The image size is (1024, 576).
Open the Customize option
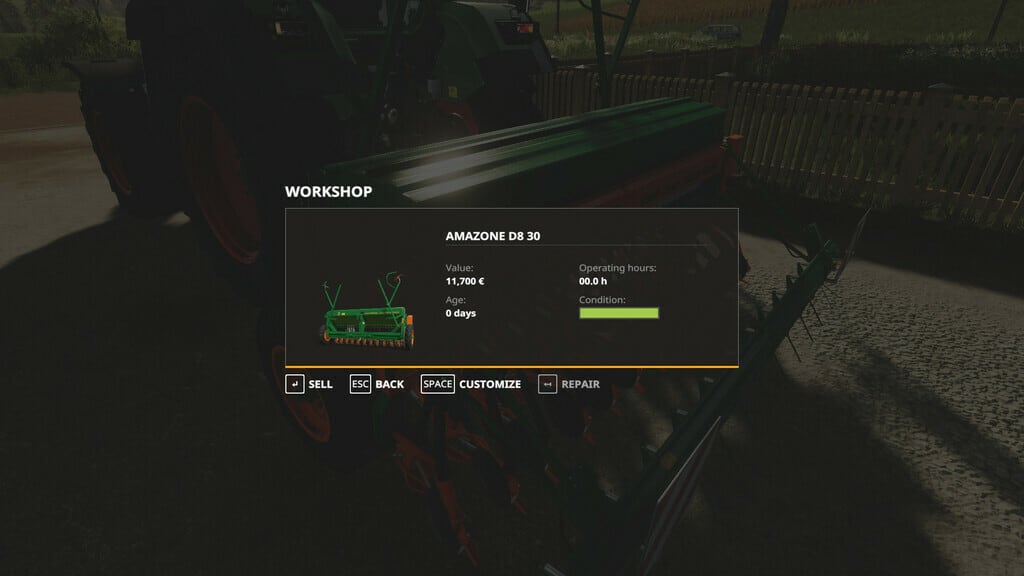tap(471, 384)
